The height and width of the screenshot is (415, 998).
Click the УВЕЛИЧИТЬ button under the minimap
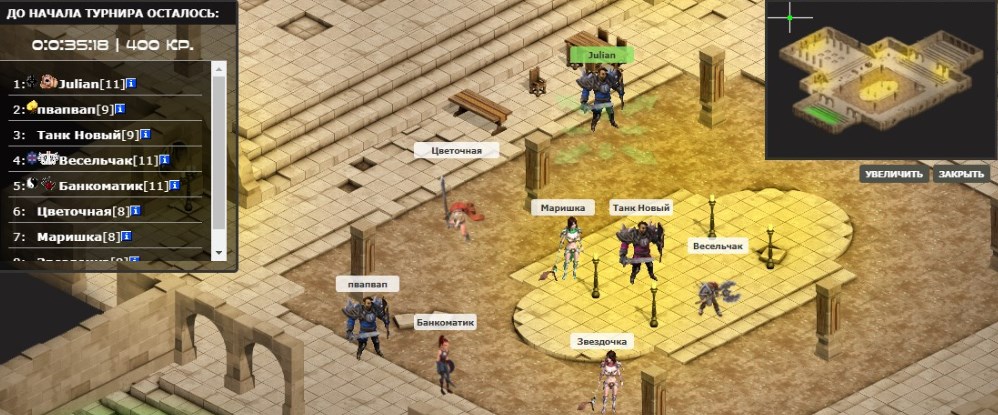pos(894,174)
